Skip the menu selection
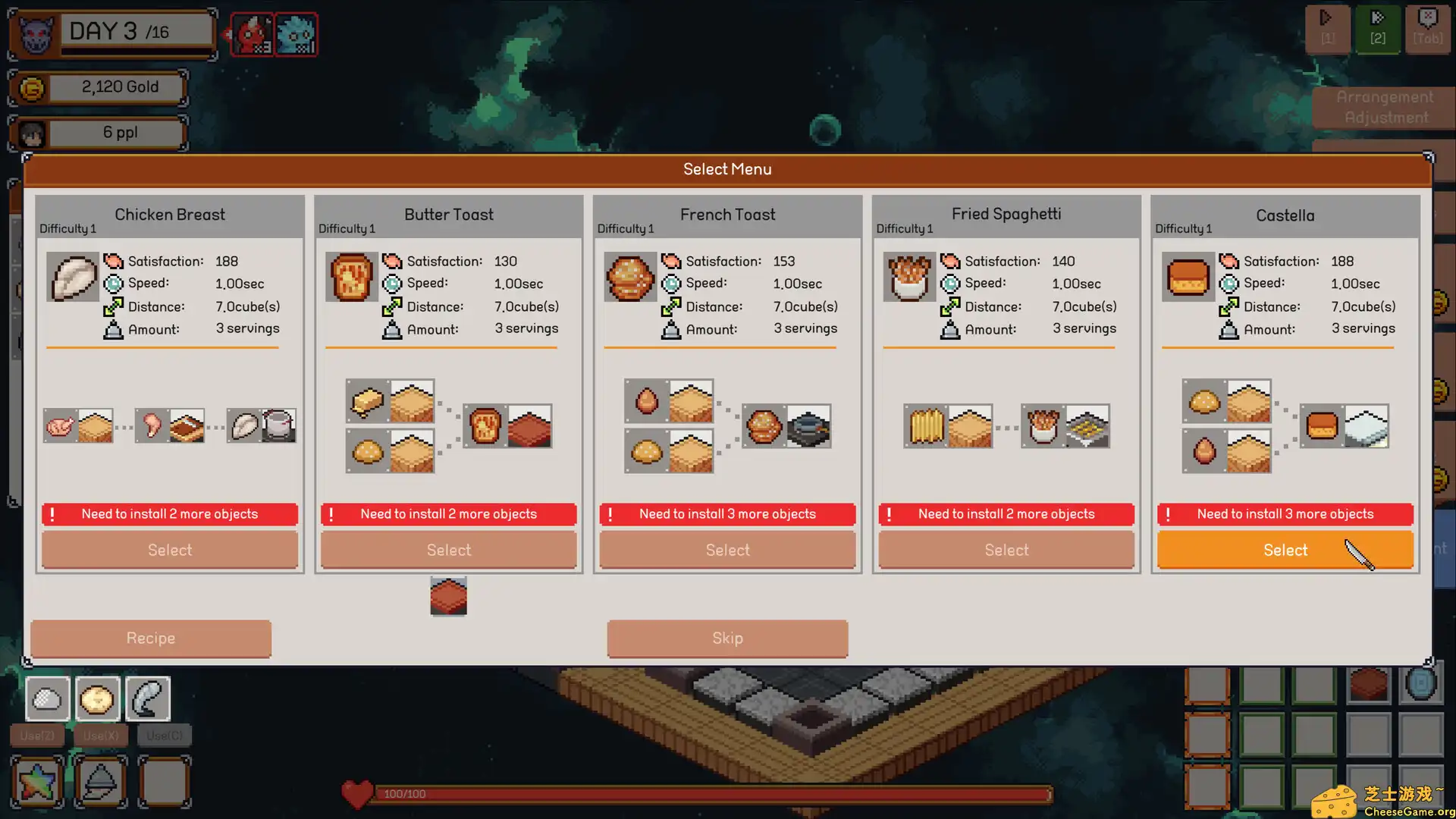The width and height of the screenshot is (1456, 819). click(726, 638)
